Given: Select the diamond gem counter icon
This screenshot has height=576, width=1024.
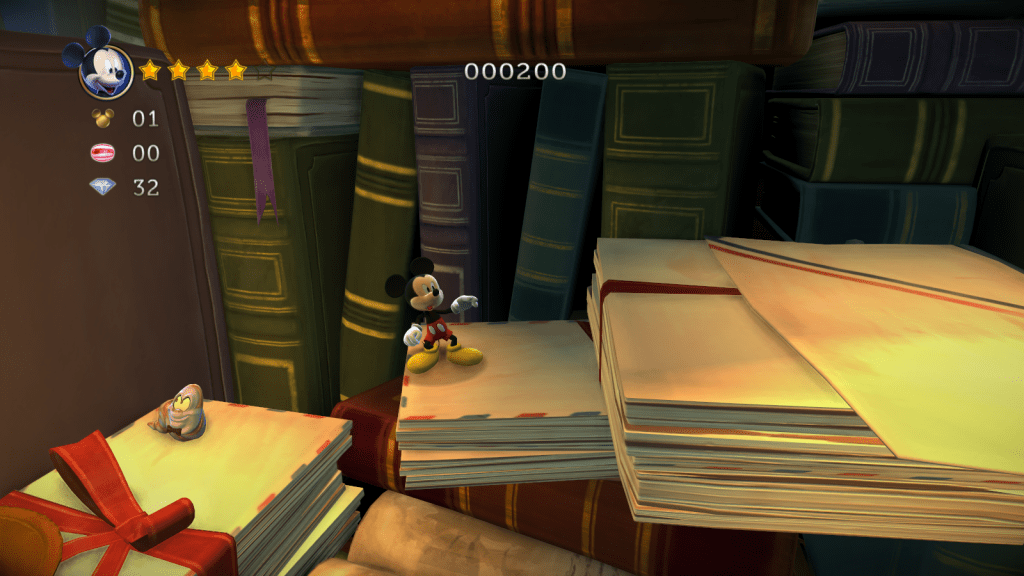Looking at the screenshot, I should coord(103,186).
